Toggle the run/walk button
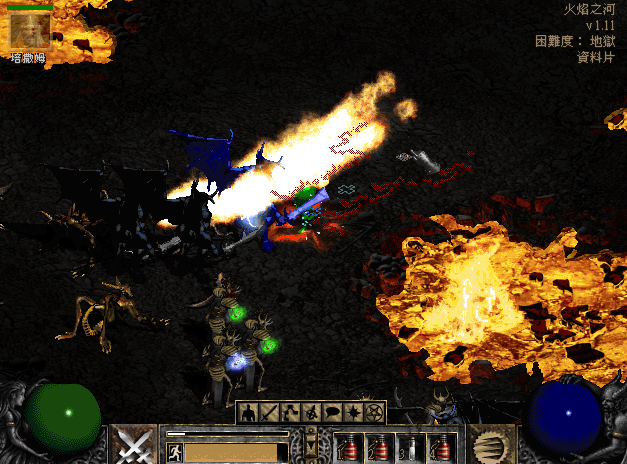This screenshot has width=627, height=464. (x=175, y=452)
